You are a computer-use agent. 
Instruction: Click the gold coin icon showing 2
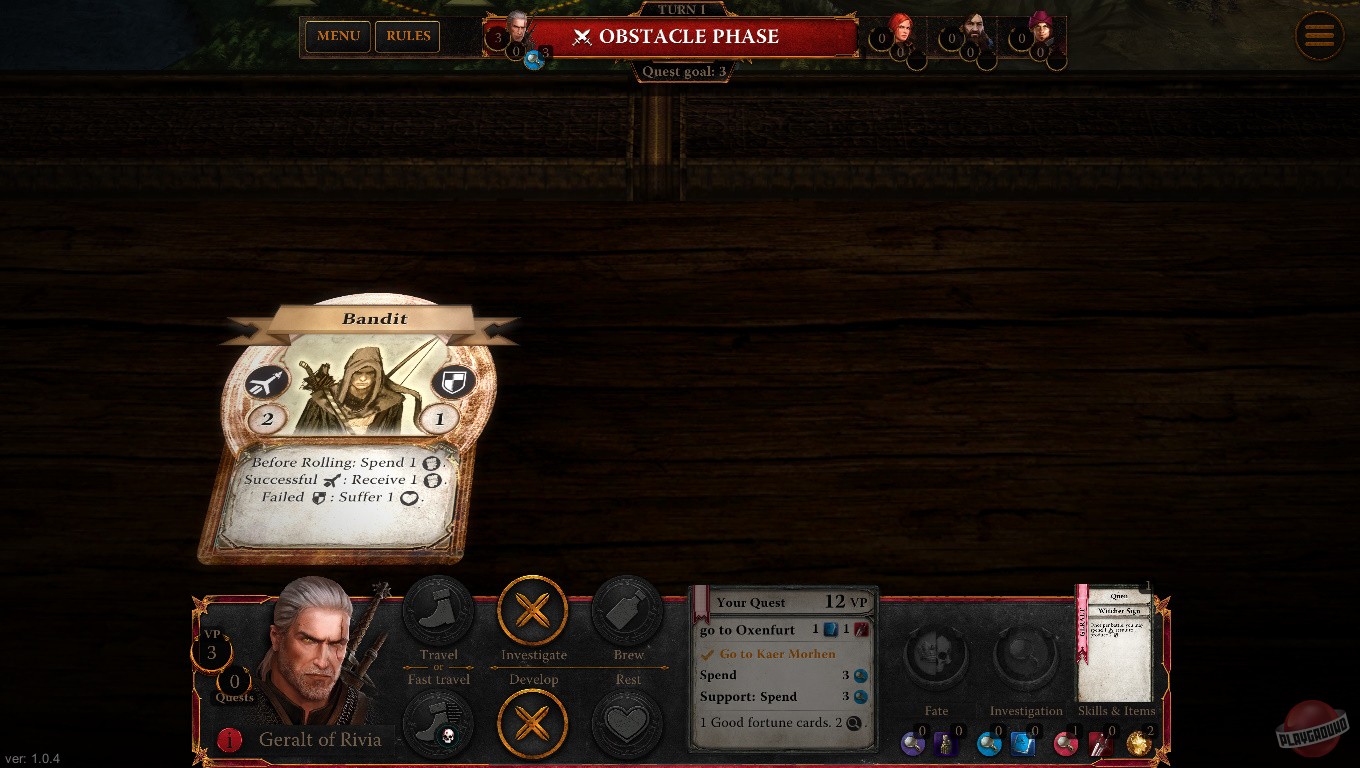click(x=1137, y=744)
